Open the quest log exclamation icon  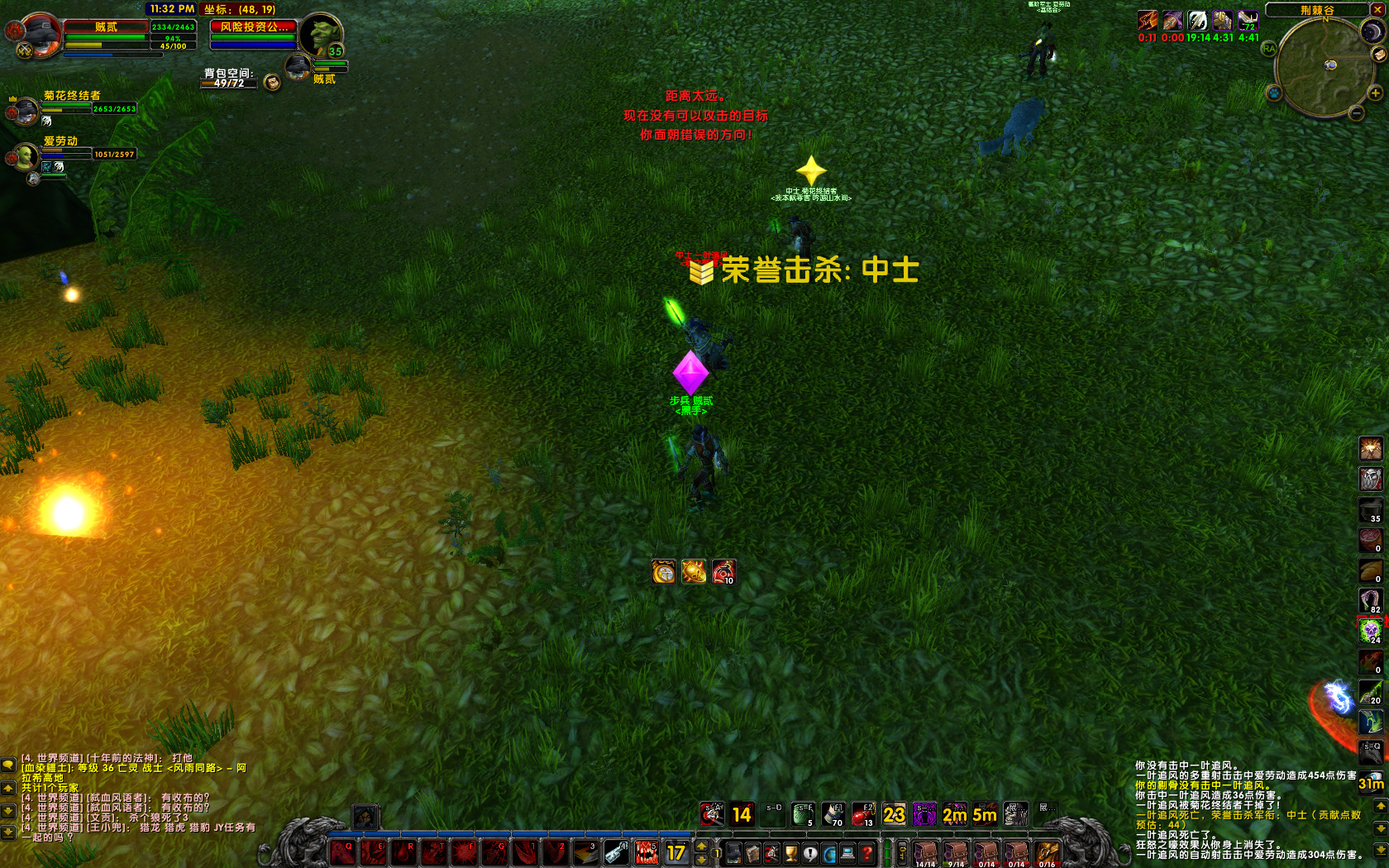click(809, 851)
